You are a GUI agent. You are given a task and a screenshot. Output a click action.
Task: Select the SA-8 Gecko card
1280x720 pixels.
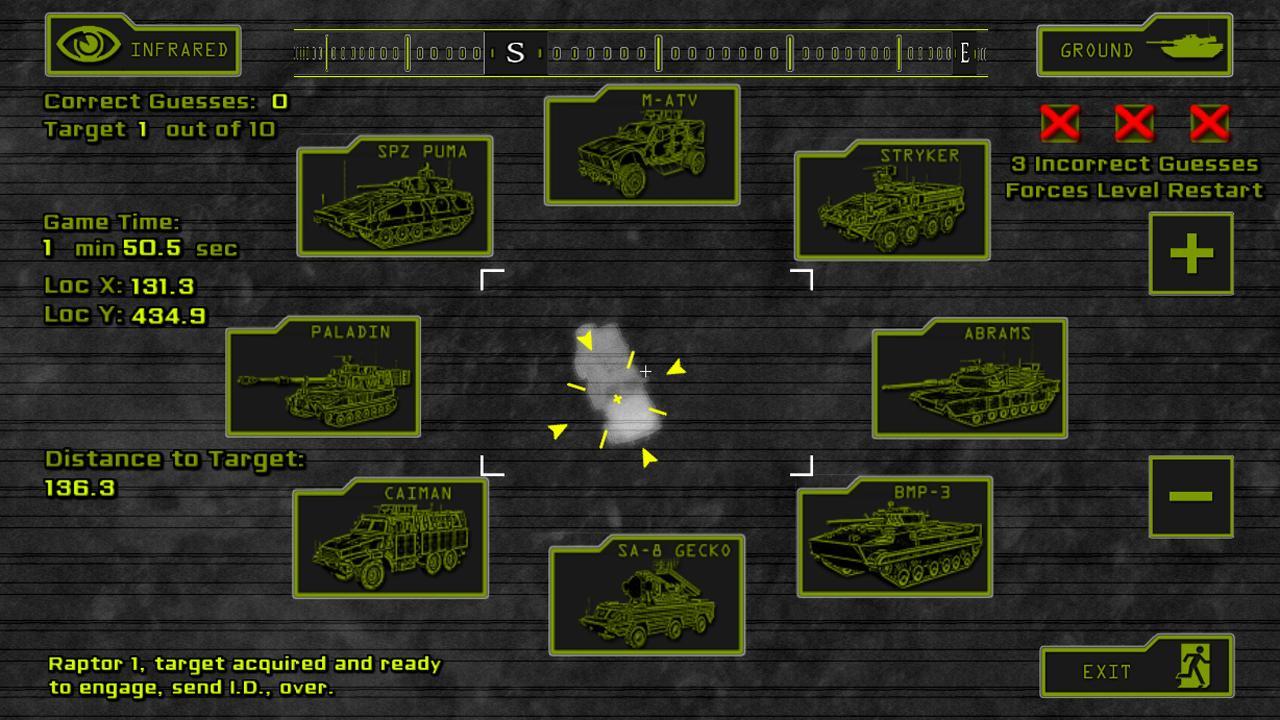point(647,596)
